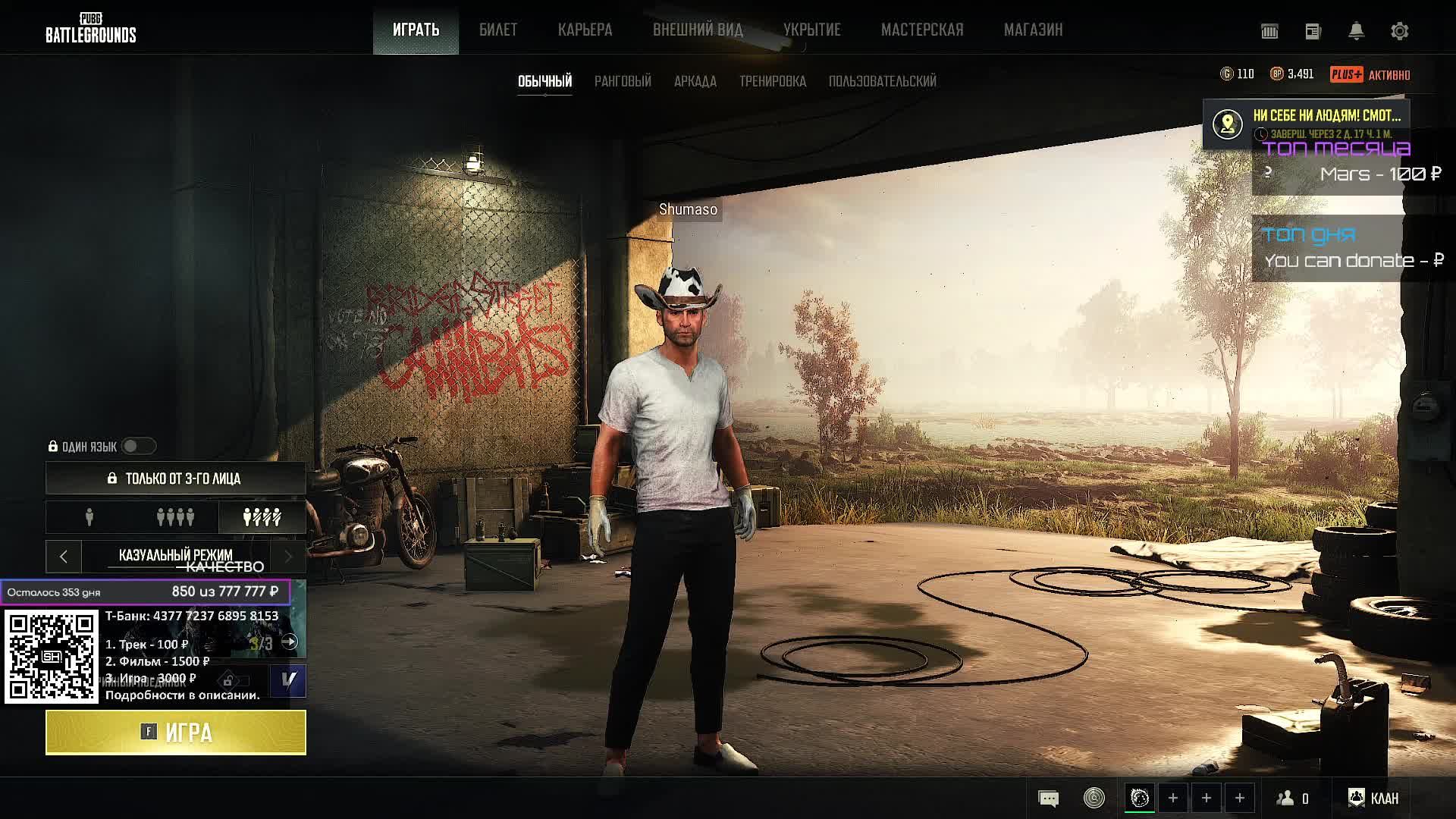The image size is (1456, 819).
Task: Open the Внешний вид customization tab
Action: click(x=698, y=30)
